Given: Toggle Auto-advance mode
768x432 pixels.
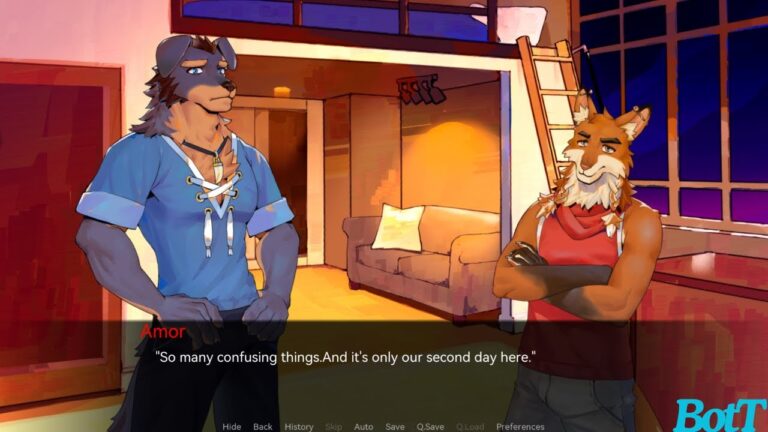Looking at the screenshot, I should (x=363, y=427).
